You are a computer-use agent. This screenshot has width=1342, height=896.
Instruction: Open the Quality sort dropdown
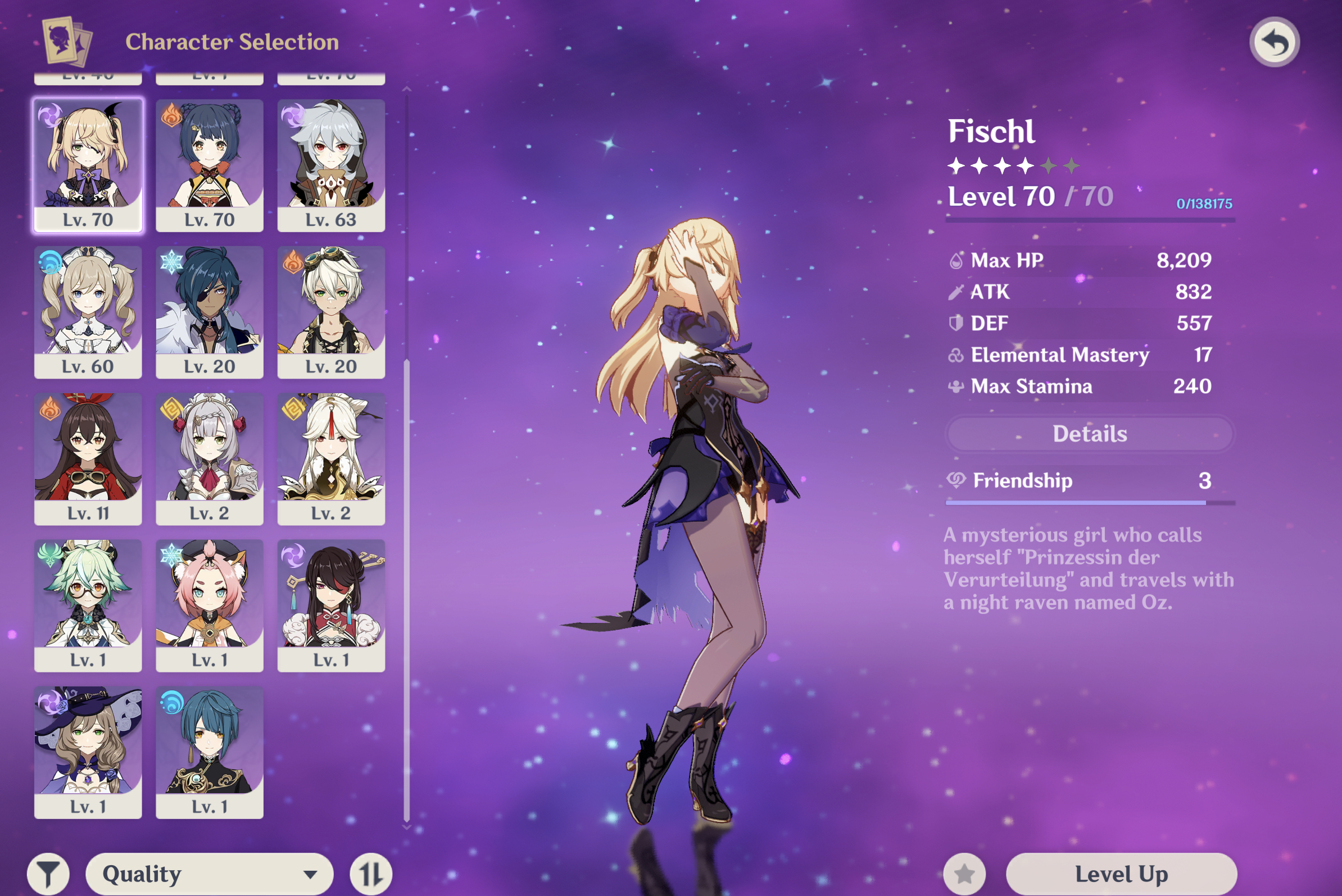point(209,873)
